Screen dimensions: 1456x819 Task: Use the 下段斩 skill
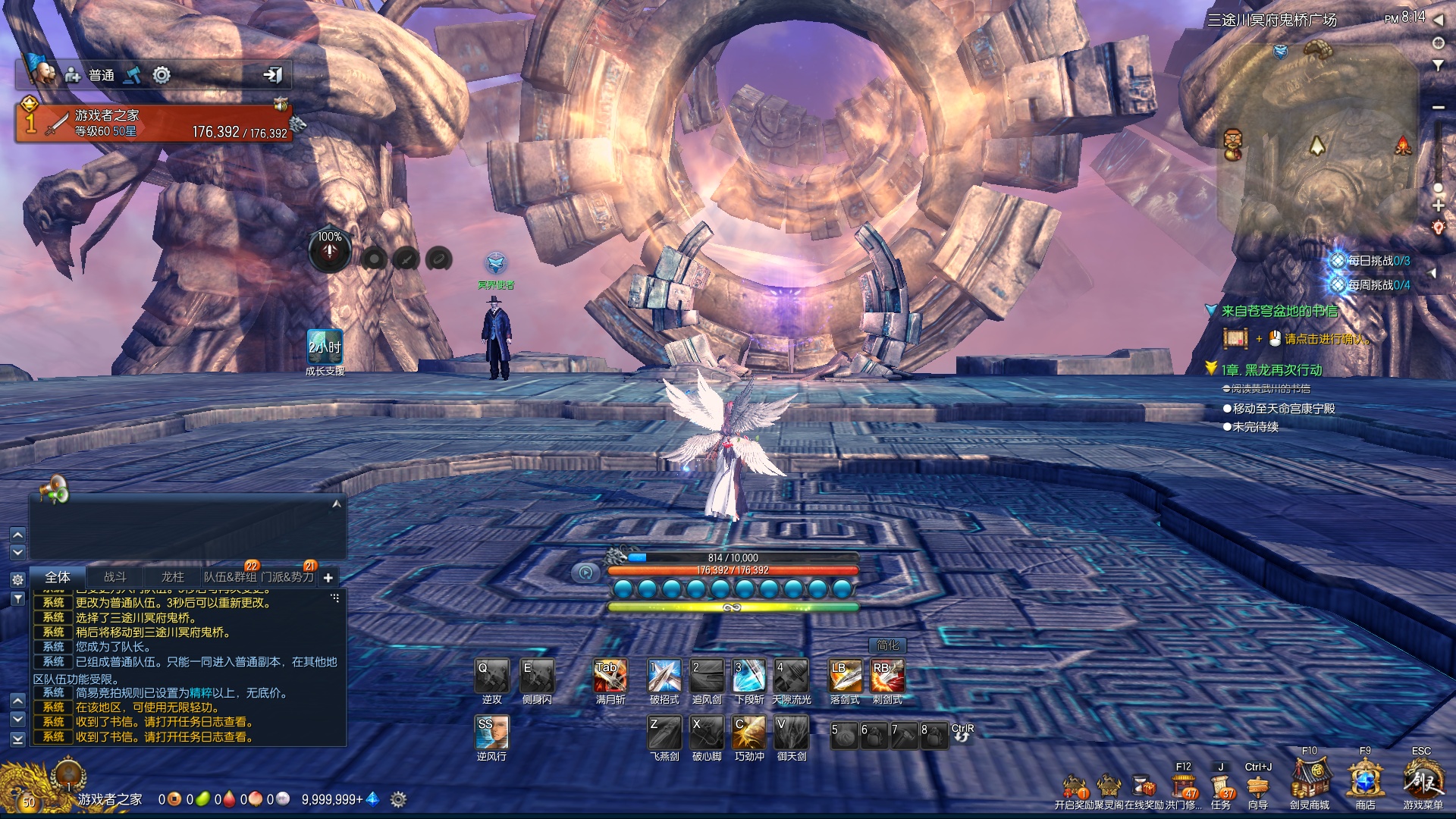point(749,675)
